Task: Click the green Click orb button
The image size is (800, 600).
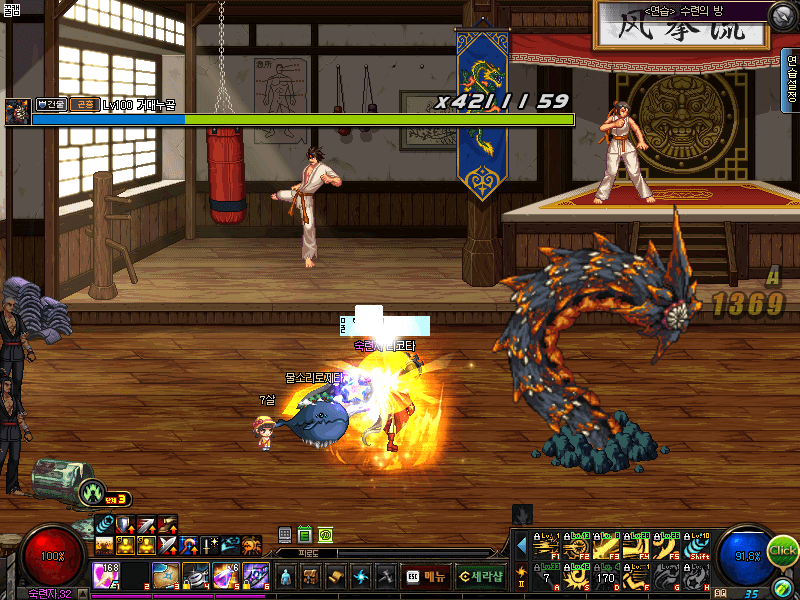Action: tap(783, 550)
